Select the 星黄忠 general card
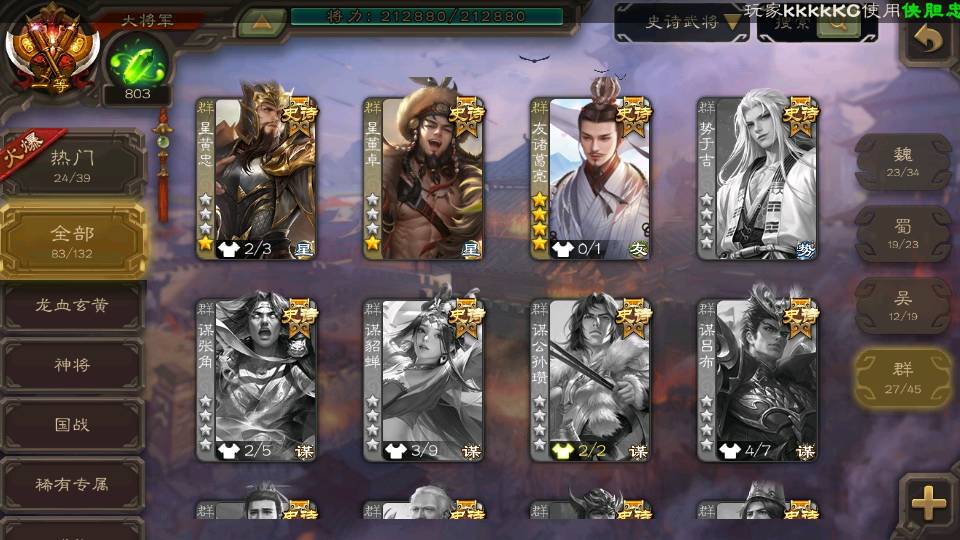The width and height of the screenshot is (960, 540). [256, 178]
